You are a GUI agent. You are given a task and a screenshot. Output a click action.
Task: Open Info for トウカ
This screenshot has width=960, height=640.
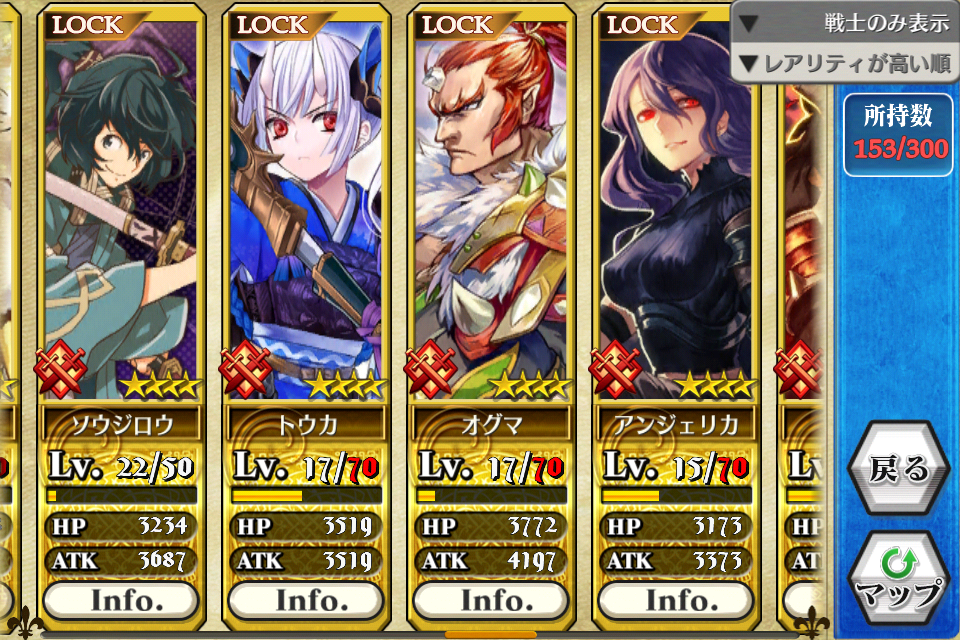[306, 600]
